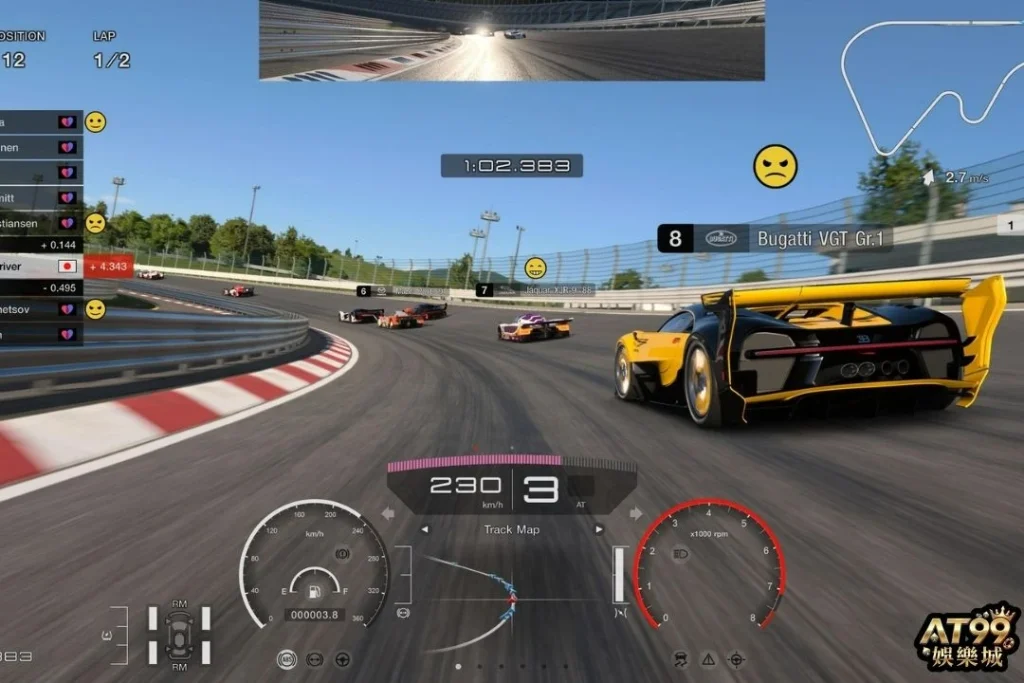Click the left arrow beside Track Map
Screen dimensions: 1024x683
[424, 530]
